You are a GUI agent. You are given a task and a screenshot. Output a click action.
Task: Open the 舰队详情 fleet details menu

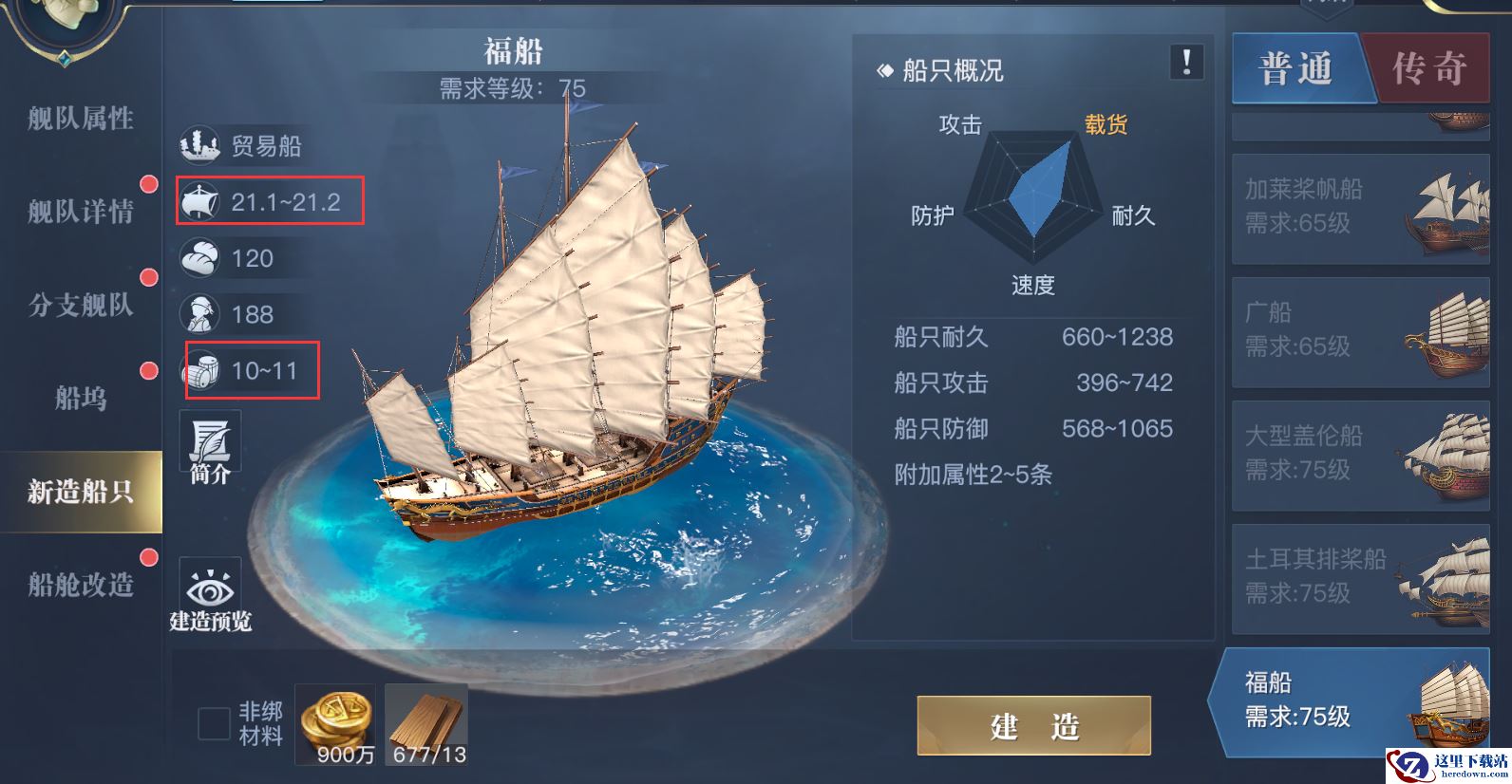81,211
